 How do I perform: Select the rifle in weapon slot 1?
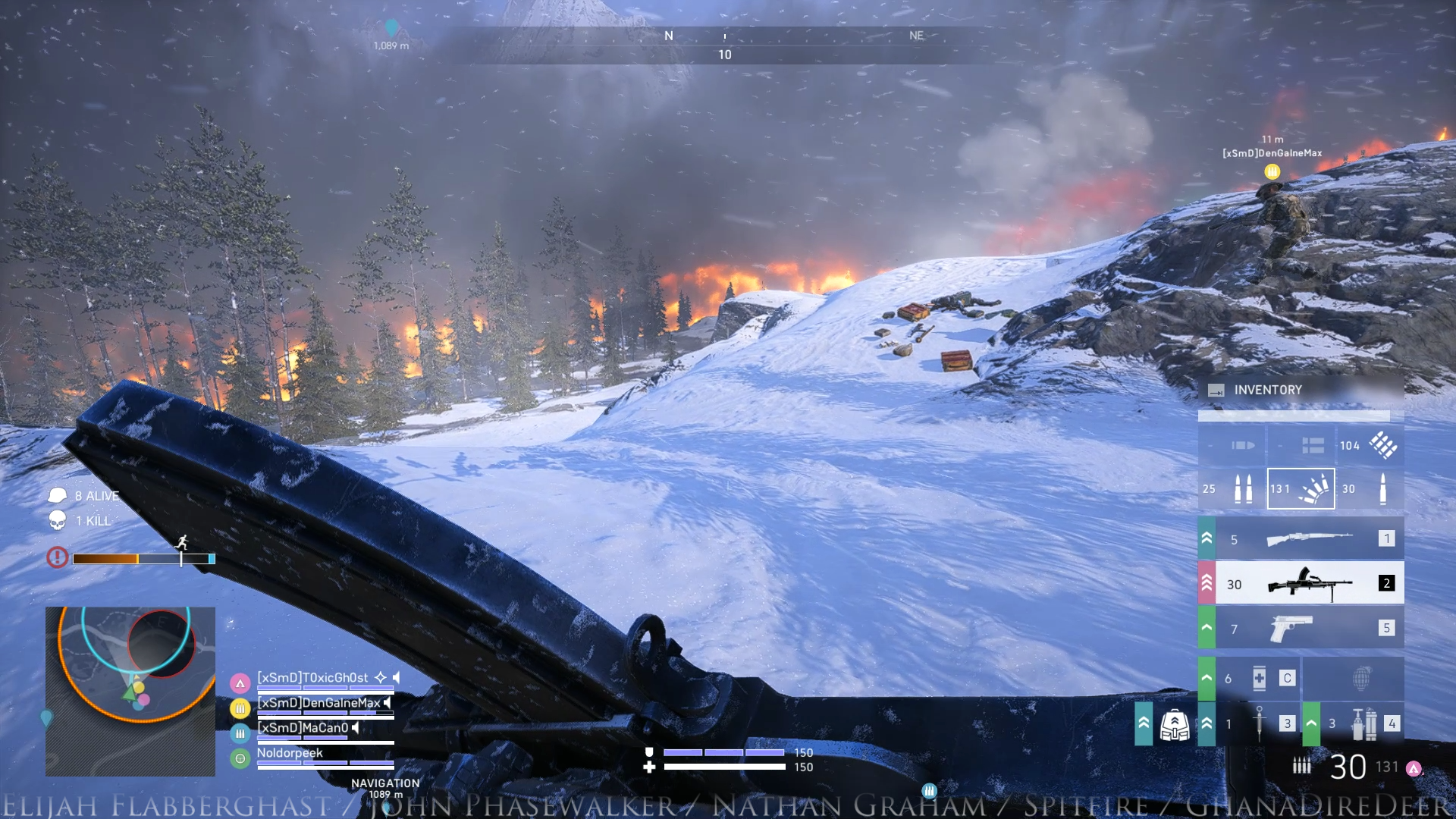pyautogui.click(x=1308, y=538)
